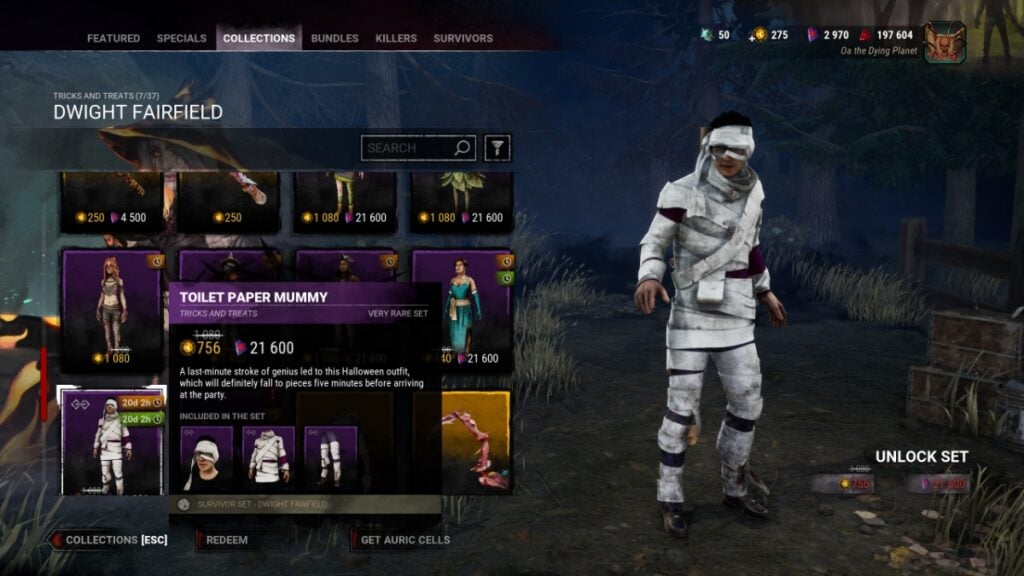Select the Collections tab

coord(259,39)
